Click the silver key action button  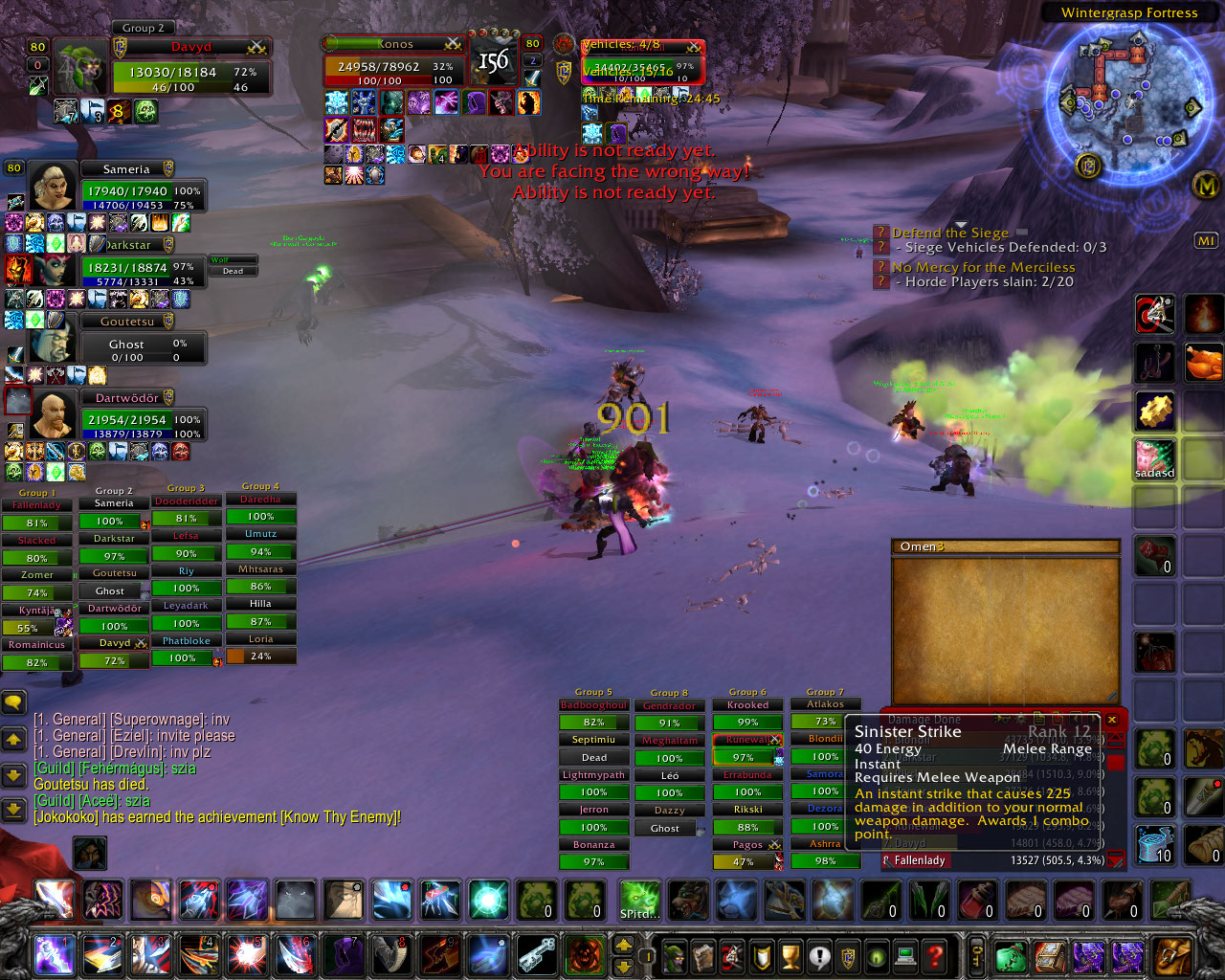537,955
